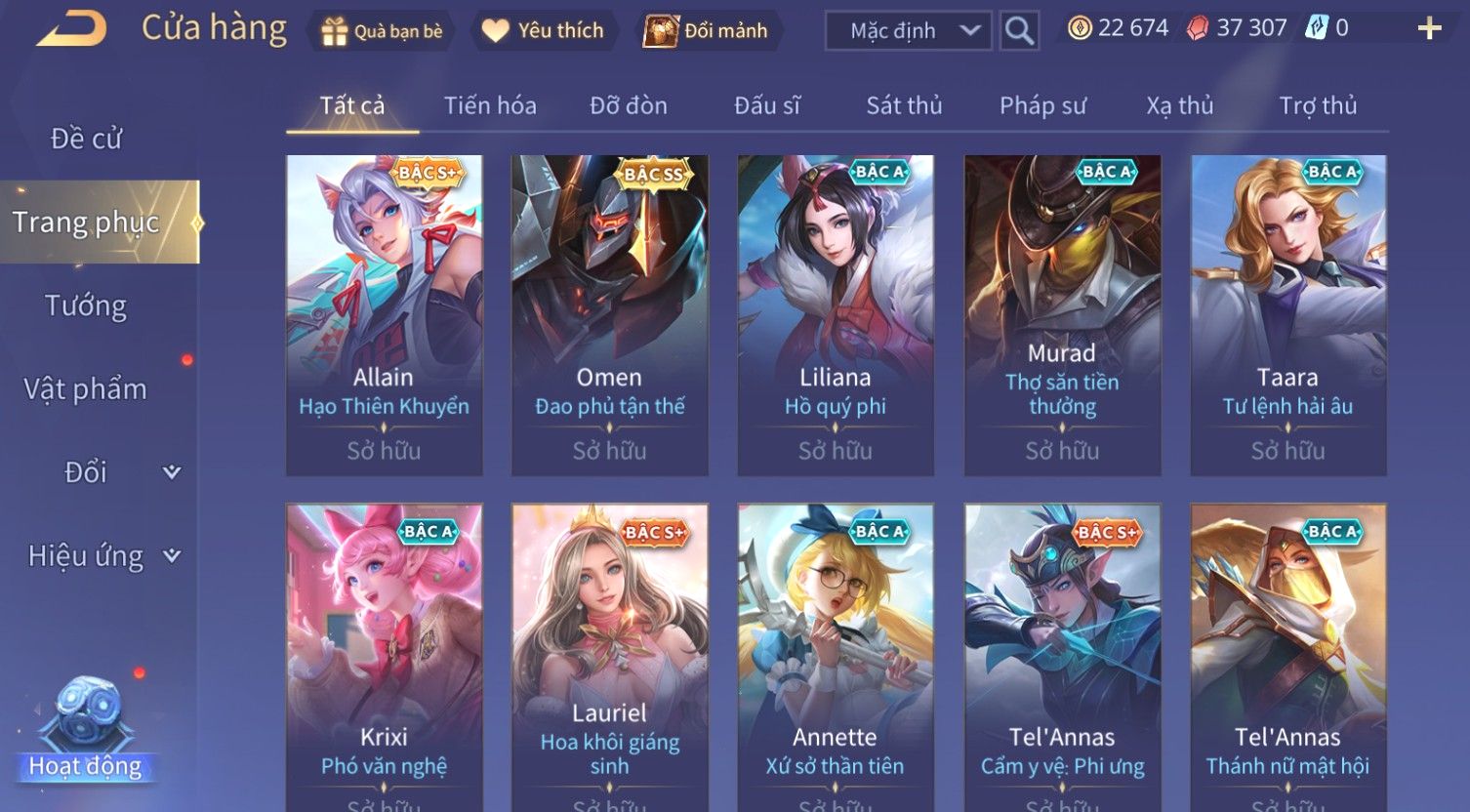The image size is (1470, 812).
Task: Add currency with the plus button
Action: [1429, 28]
